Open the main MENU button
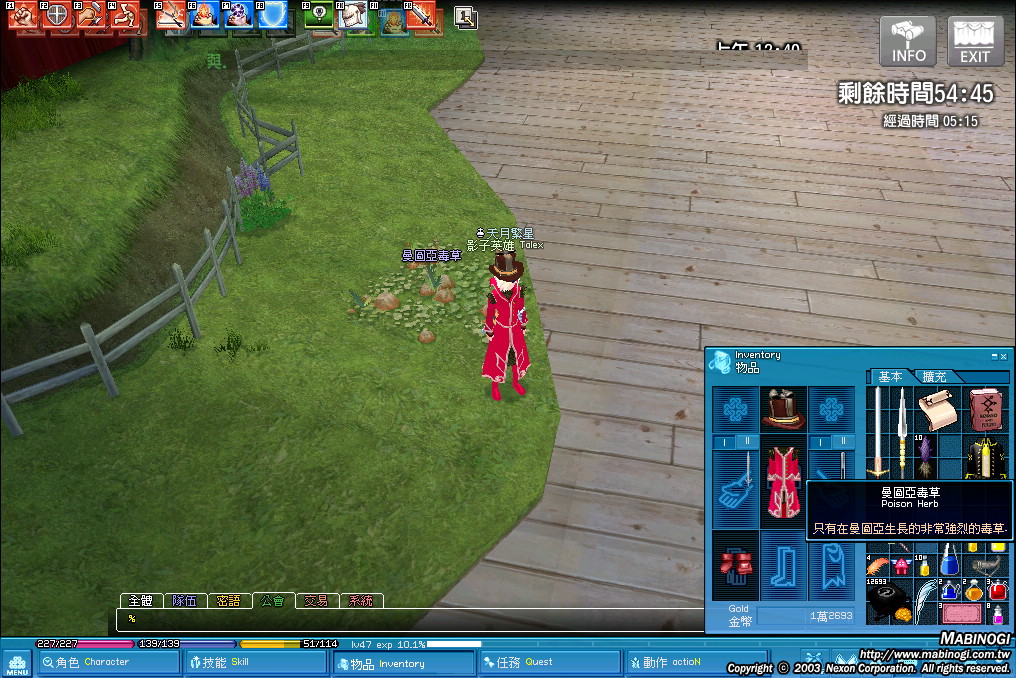The image size is (1016, 678). pyautogui.click(x=16, y=663)
